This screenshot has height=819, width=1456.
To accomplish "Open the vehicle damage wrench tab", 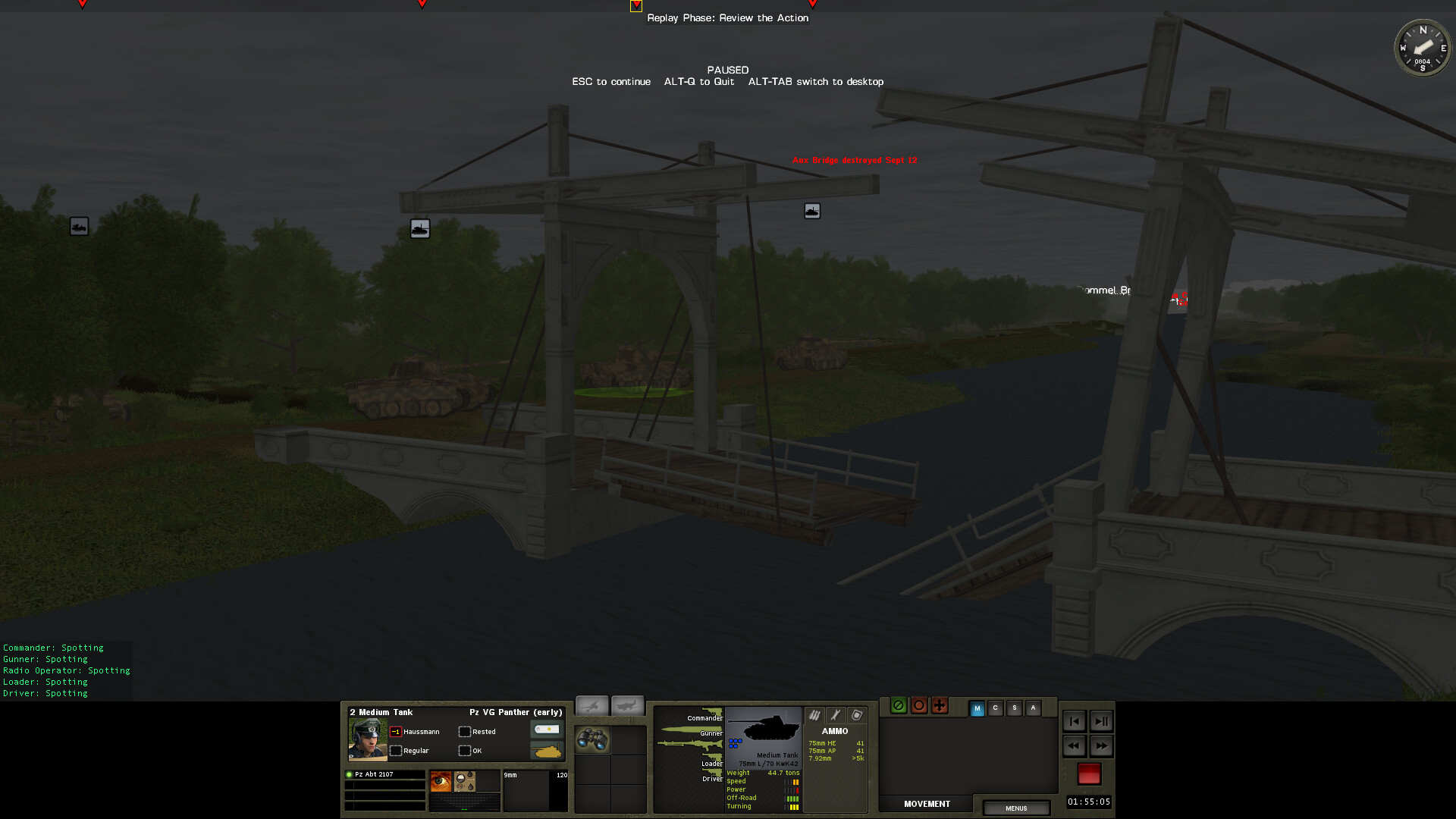I will [834, 716].
